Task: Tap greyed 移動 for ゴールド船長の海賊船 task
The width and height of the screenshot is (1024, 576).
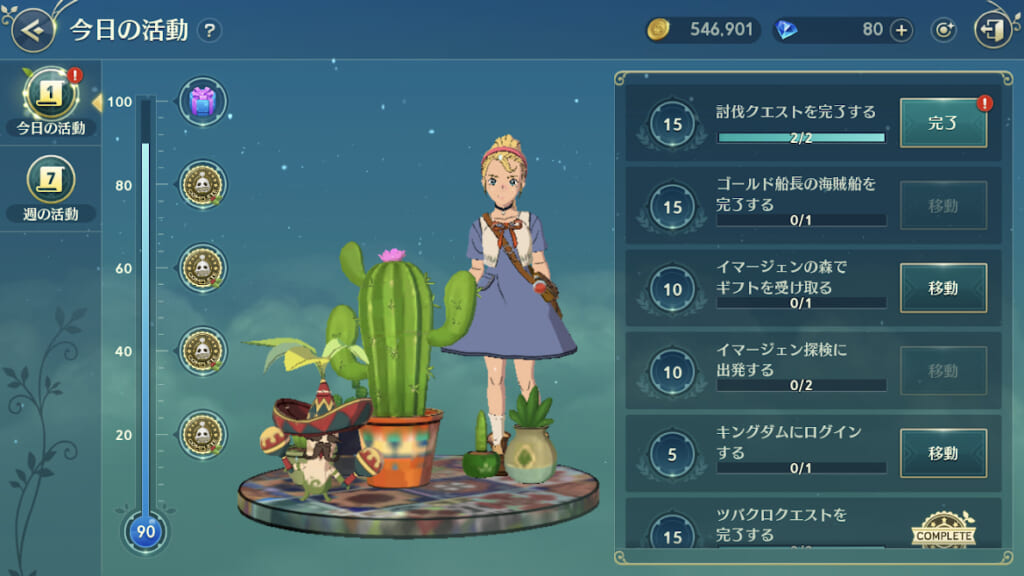Action: pos(943,206)
